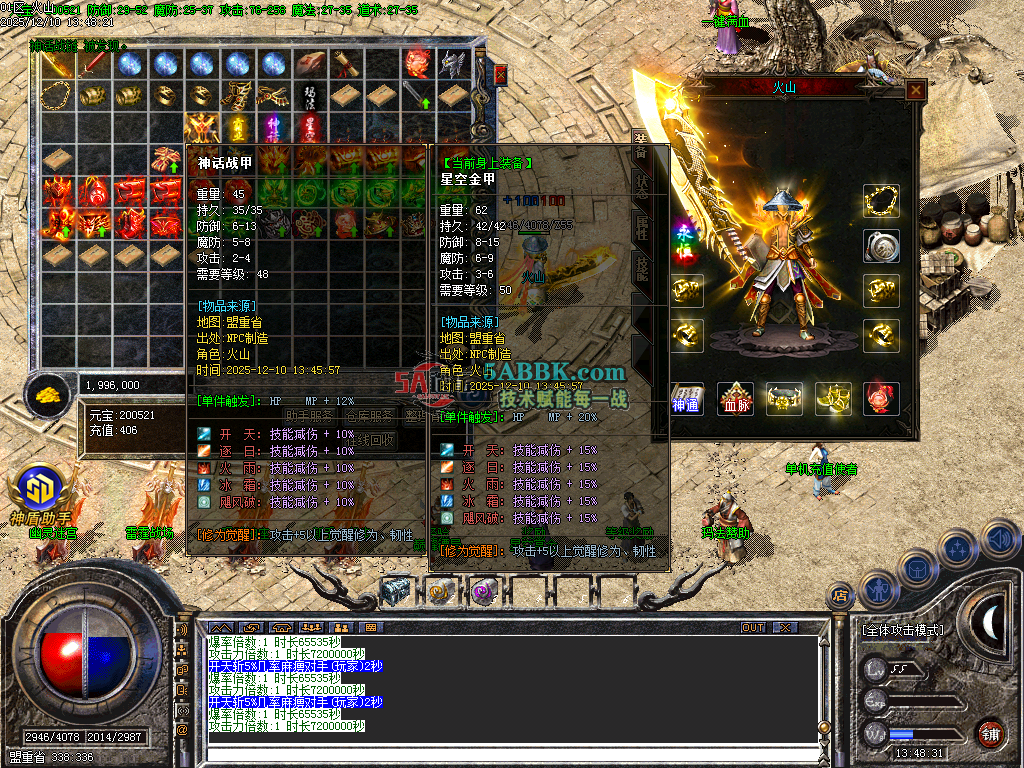Open the 铺 stall red button
The image size is (1024, 768).
click(x=990, y=733)
